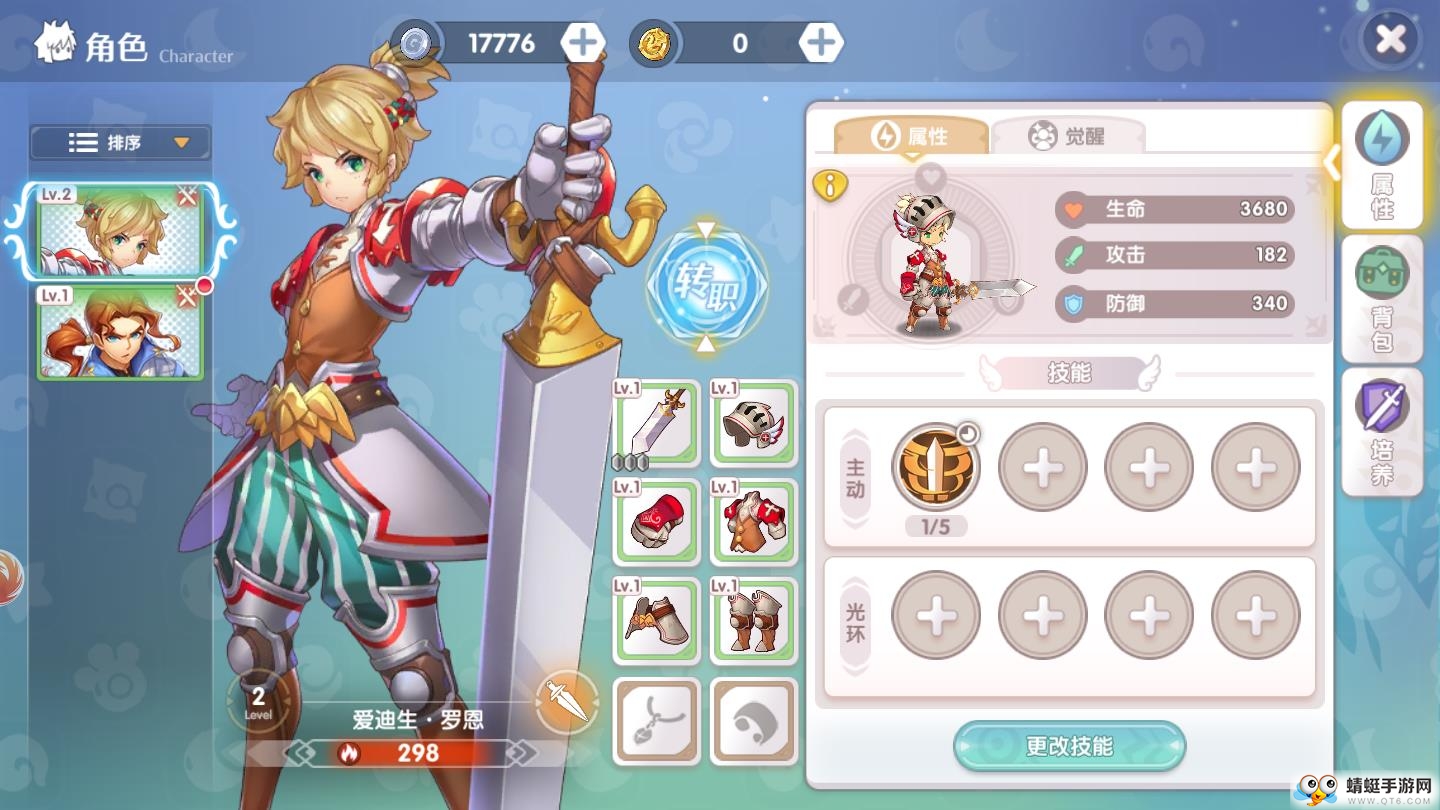Select the equipped helmet slot
Screen dimensions: 1440x810
754,424
